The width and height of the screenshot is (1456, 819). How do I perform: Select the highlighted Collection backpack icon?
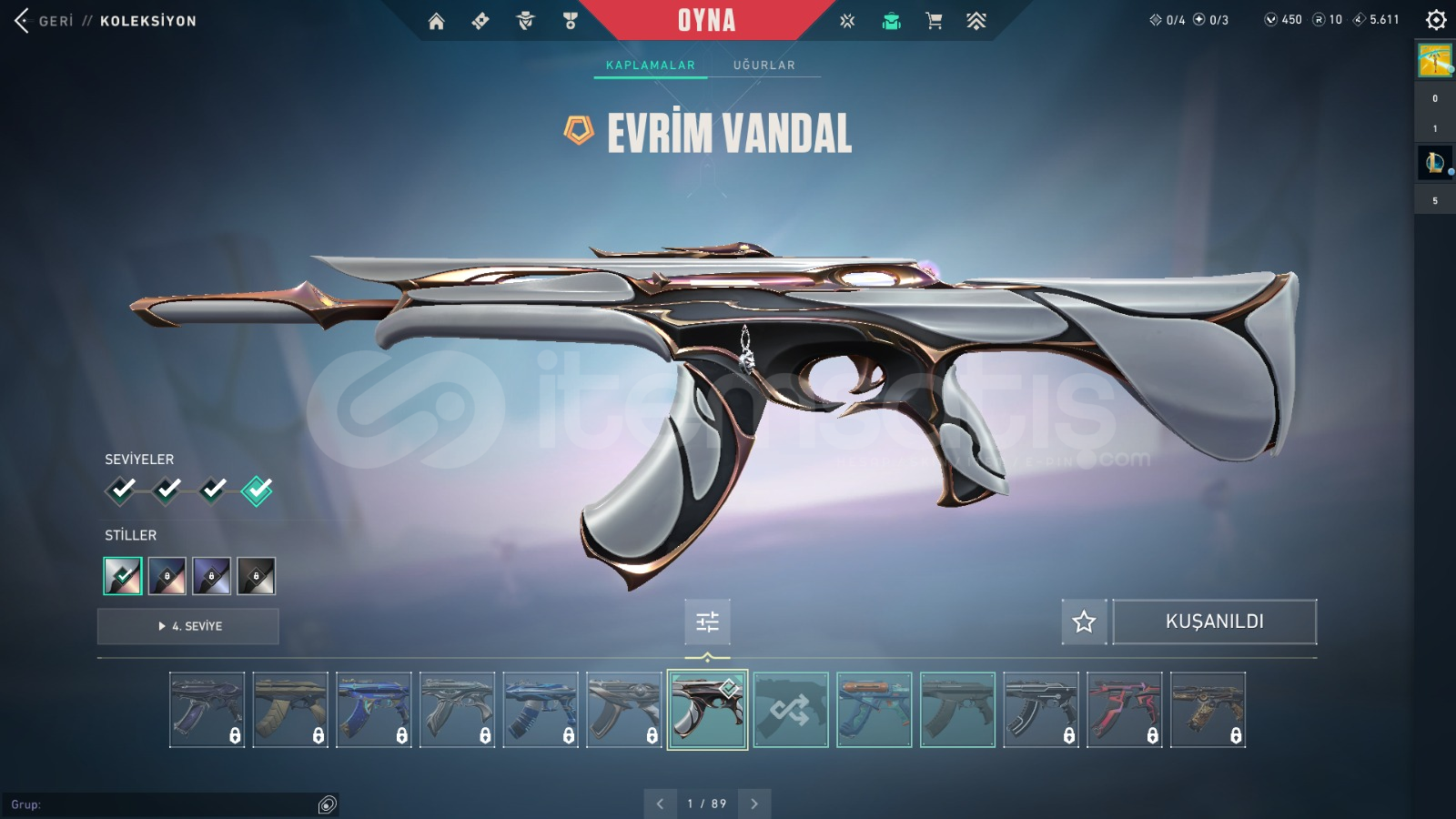[x=892, y=18]
